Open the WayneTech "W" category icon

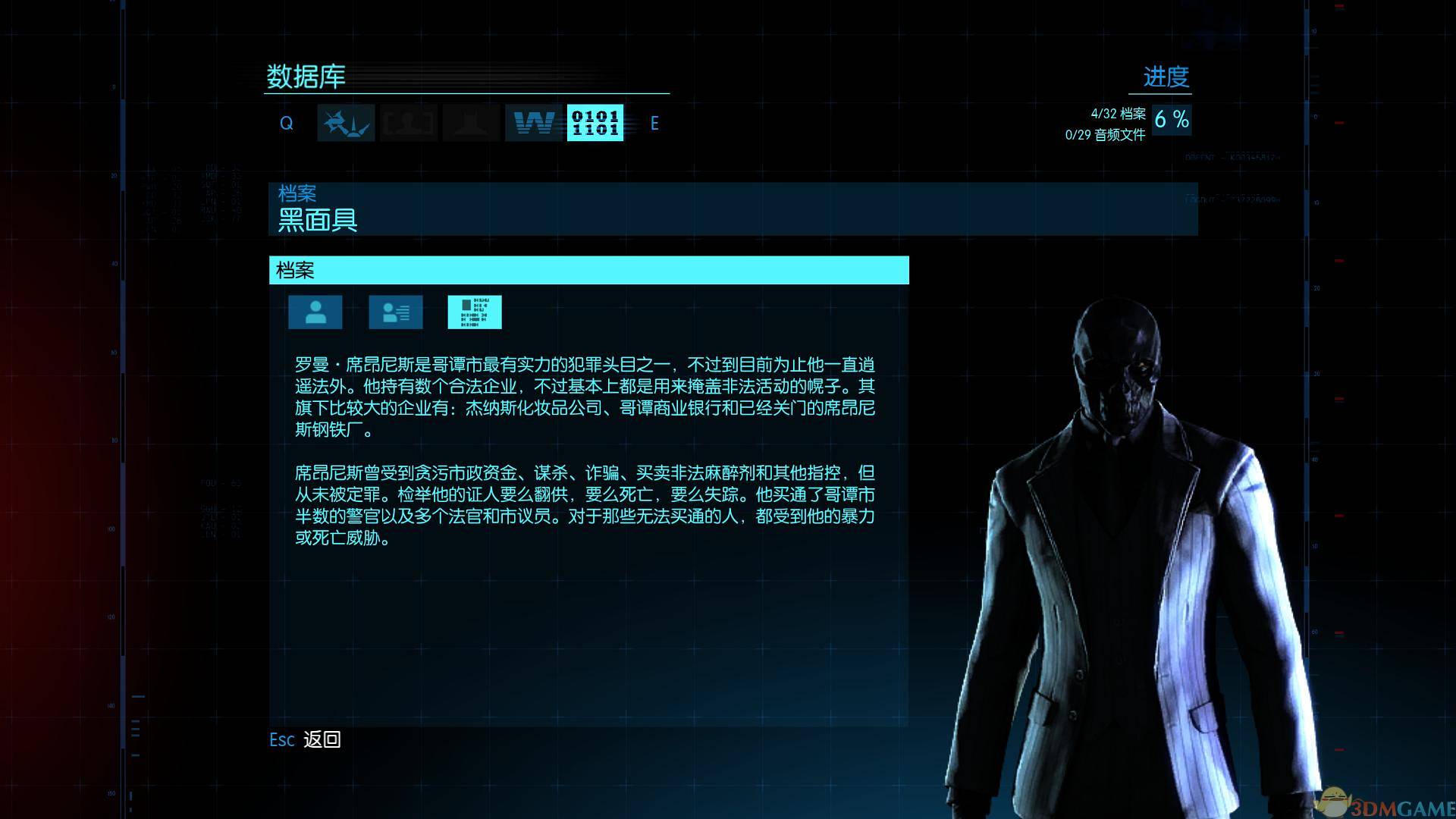coord(535,123)
